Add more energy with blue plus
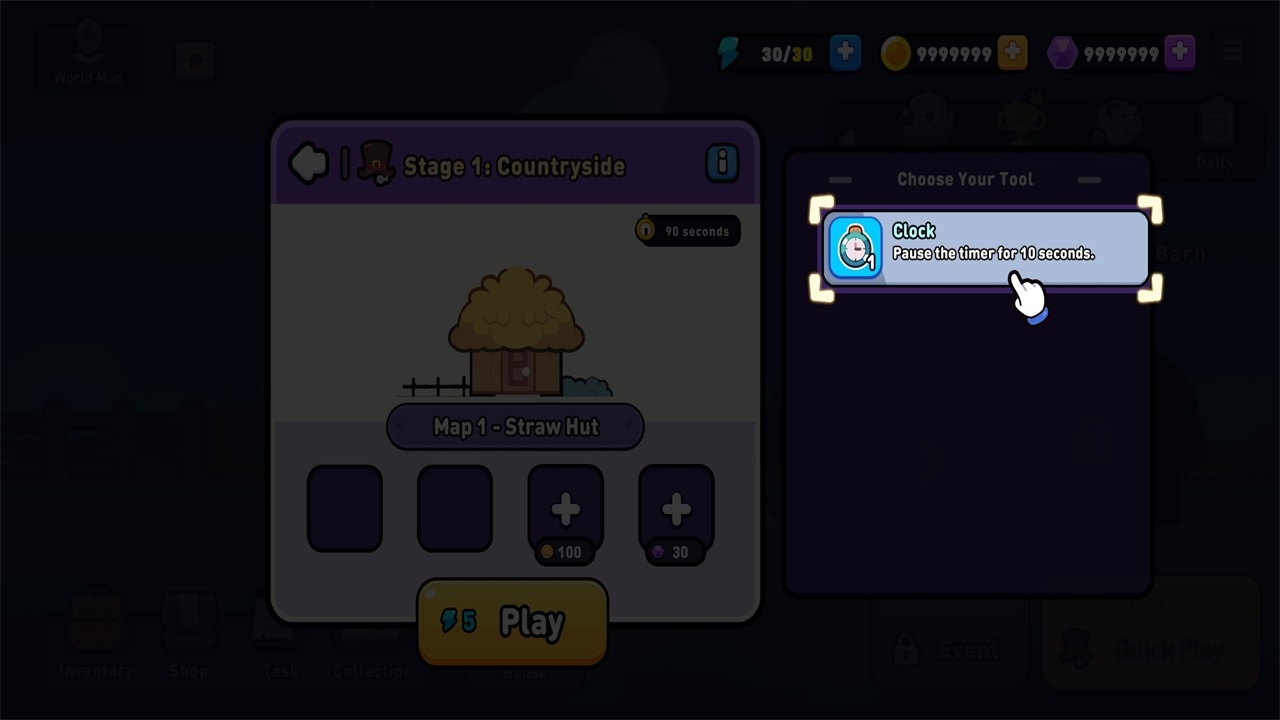 pyautogui.click(x=845, y=53)
